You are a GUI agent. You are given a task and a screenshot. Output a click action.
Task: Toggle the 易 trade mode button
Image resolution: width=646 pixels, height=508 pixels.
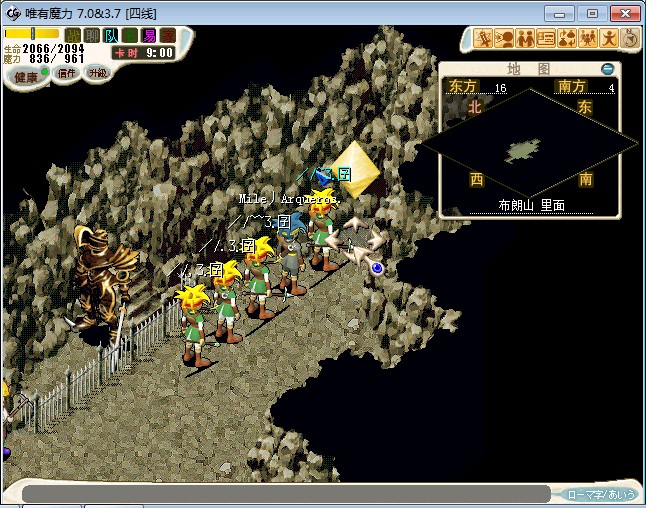(148, 36)
